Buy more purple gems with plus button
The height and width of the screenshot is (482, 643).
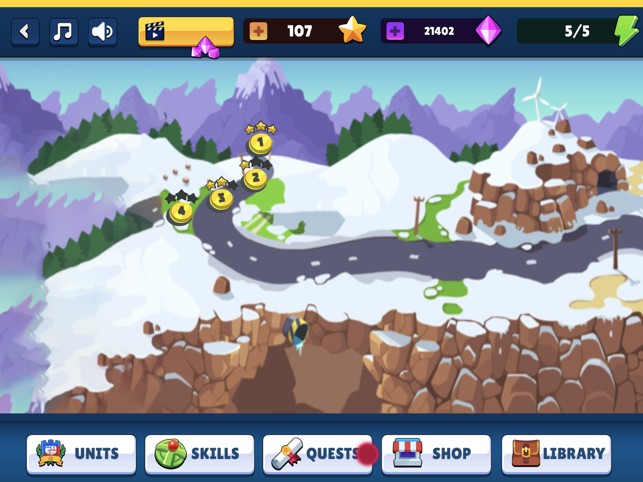pyautogui.click(x=395, y=31)
